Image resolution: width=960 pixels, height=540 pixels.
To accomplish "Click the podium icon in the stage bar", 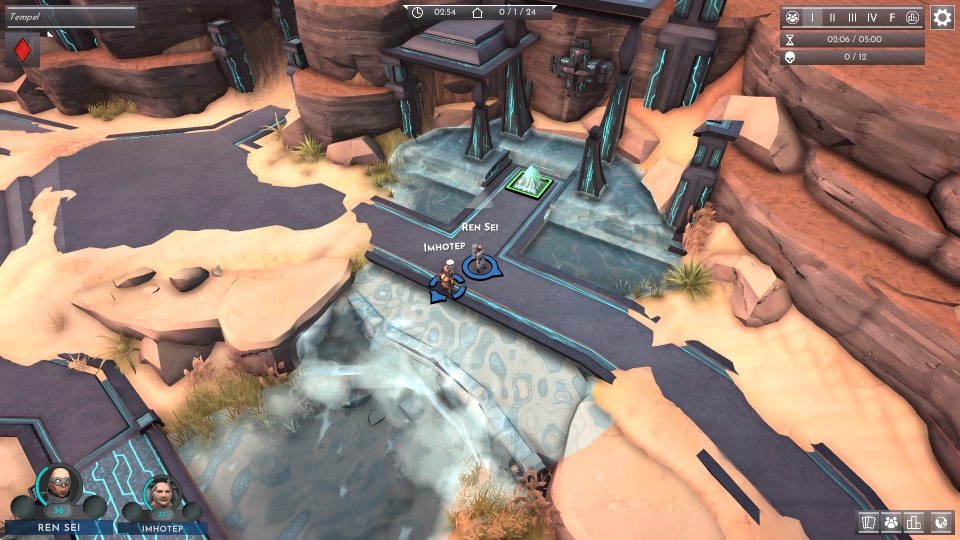I will (912, 18).
